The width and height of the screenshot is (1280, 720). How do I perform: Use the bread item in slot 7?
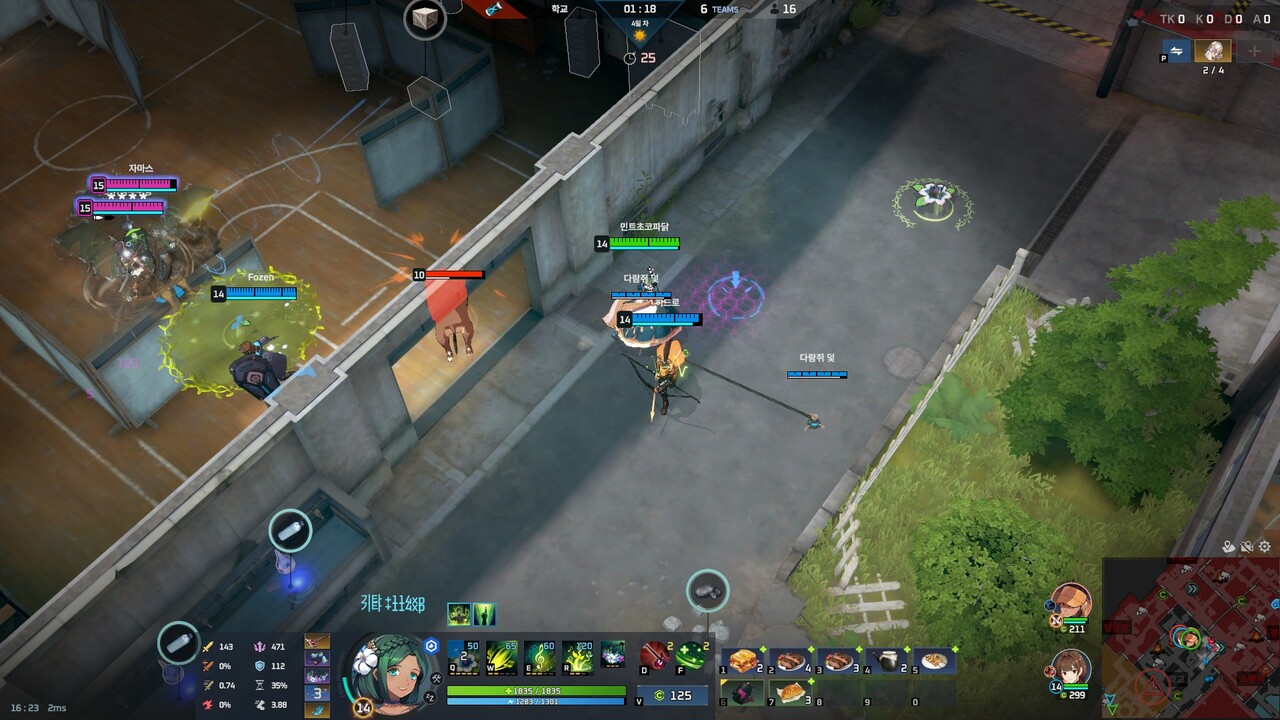point(791,691)
